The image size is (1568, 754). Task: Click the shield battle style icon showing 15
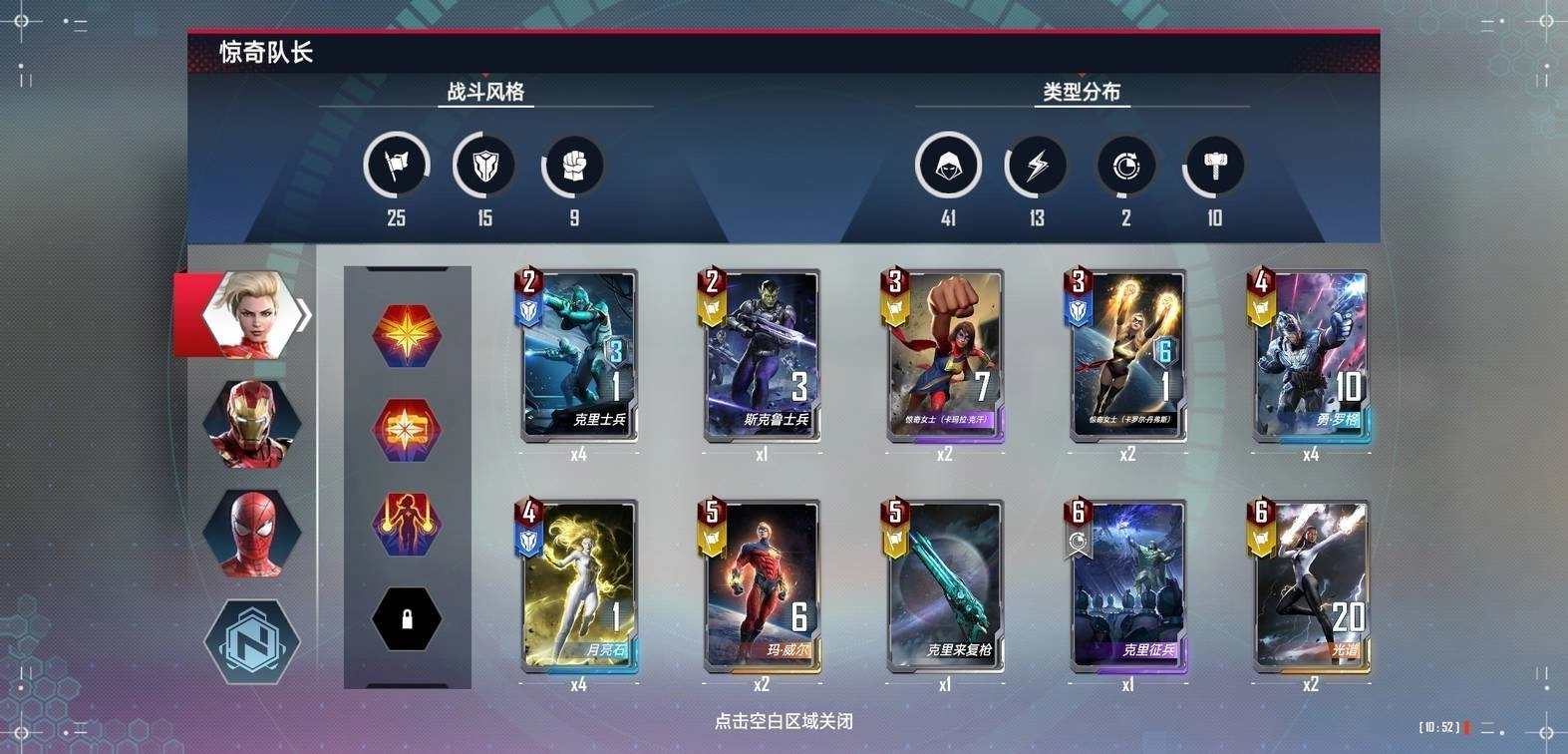(483, 166)
